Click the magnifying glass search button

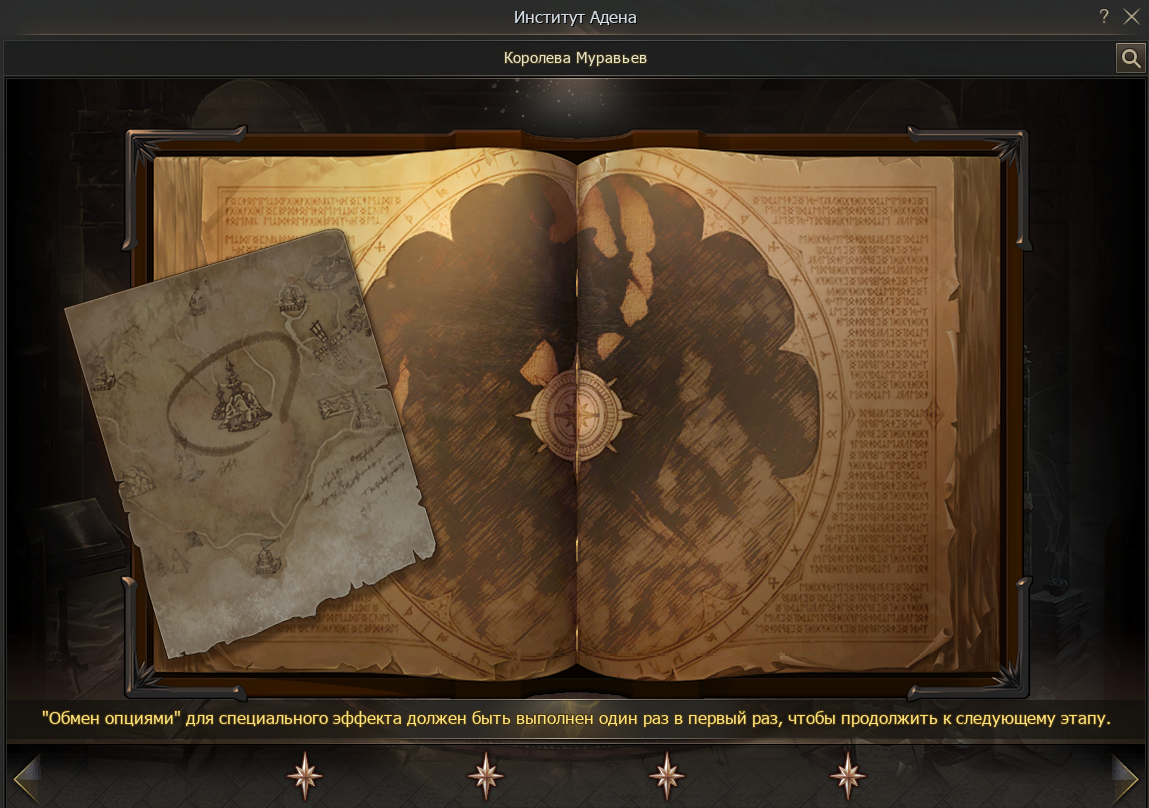(1131, 59)
